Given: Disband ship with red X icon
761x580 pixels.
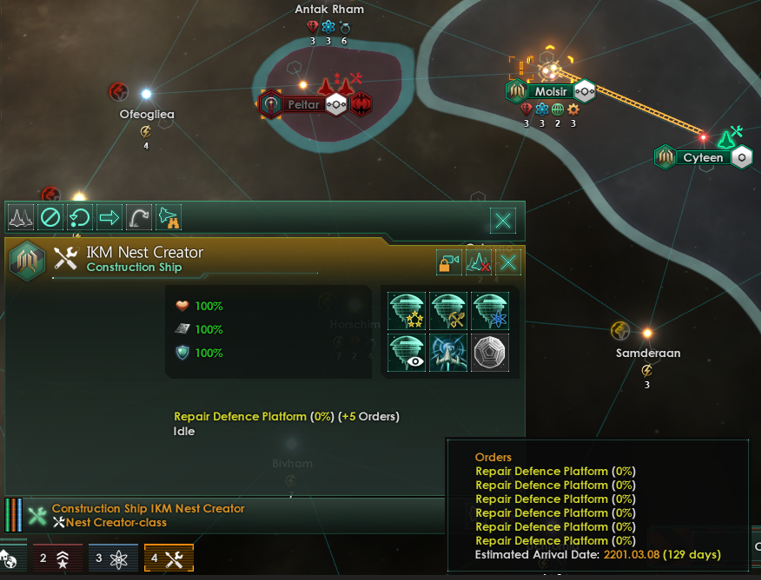Looking at the screenshot, I should pyautogui.click(x=479, y=263).
